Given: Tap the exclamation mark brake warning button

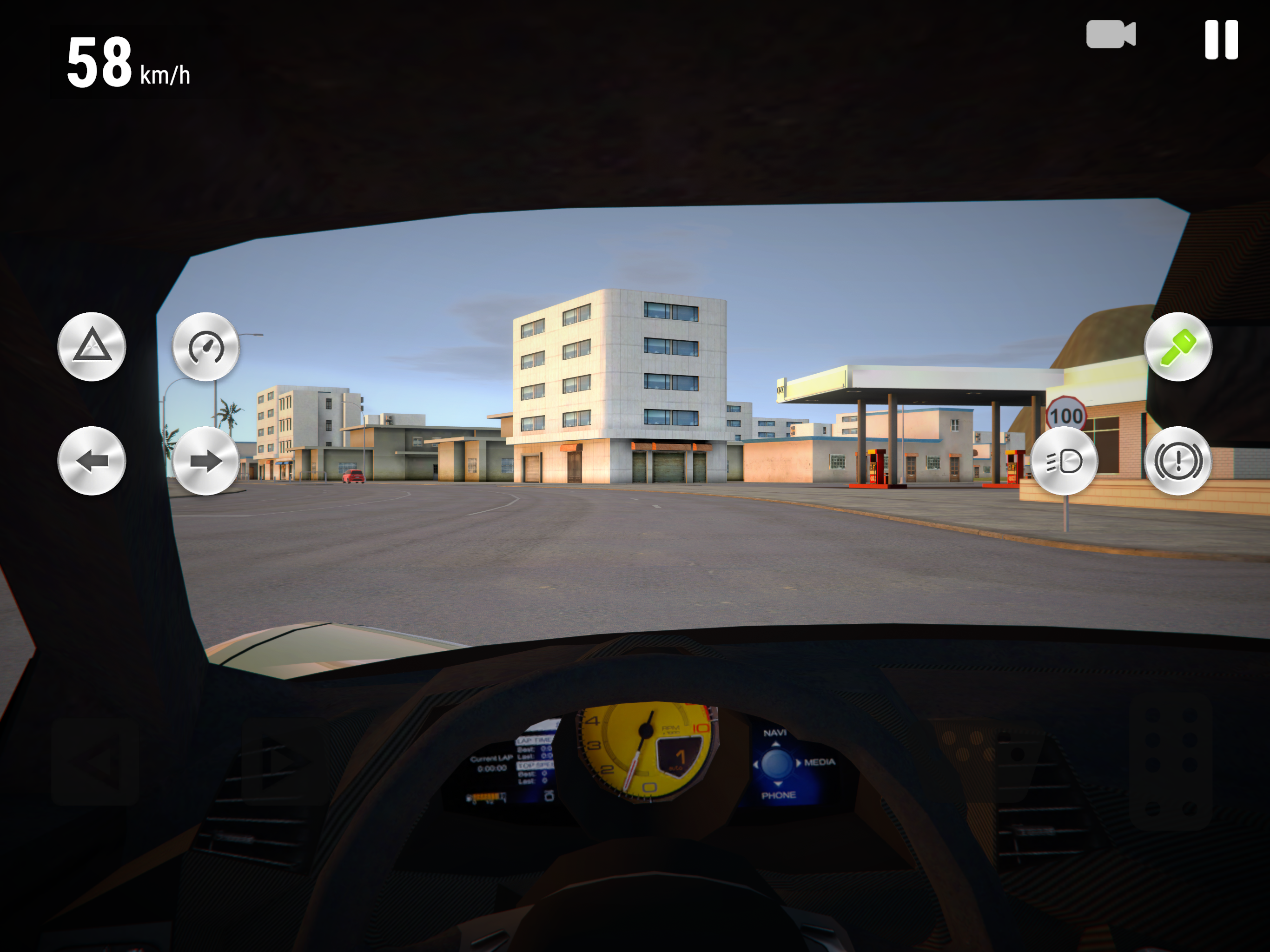Looking at the screenshot, I should (1177, 461).
